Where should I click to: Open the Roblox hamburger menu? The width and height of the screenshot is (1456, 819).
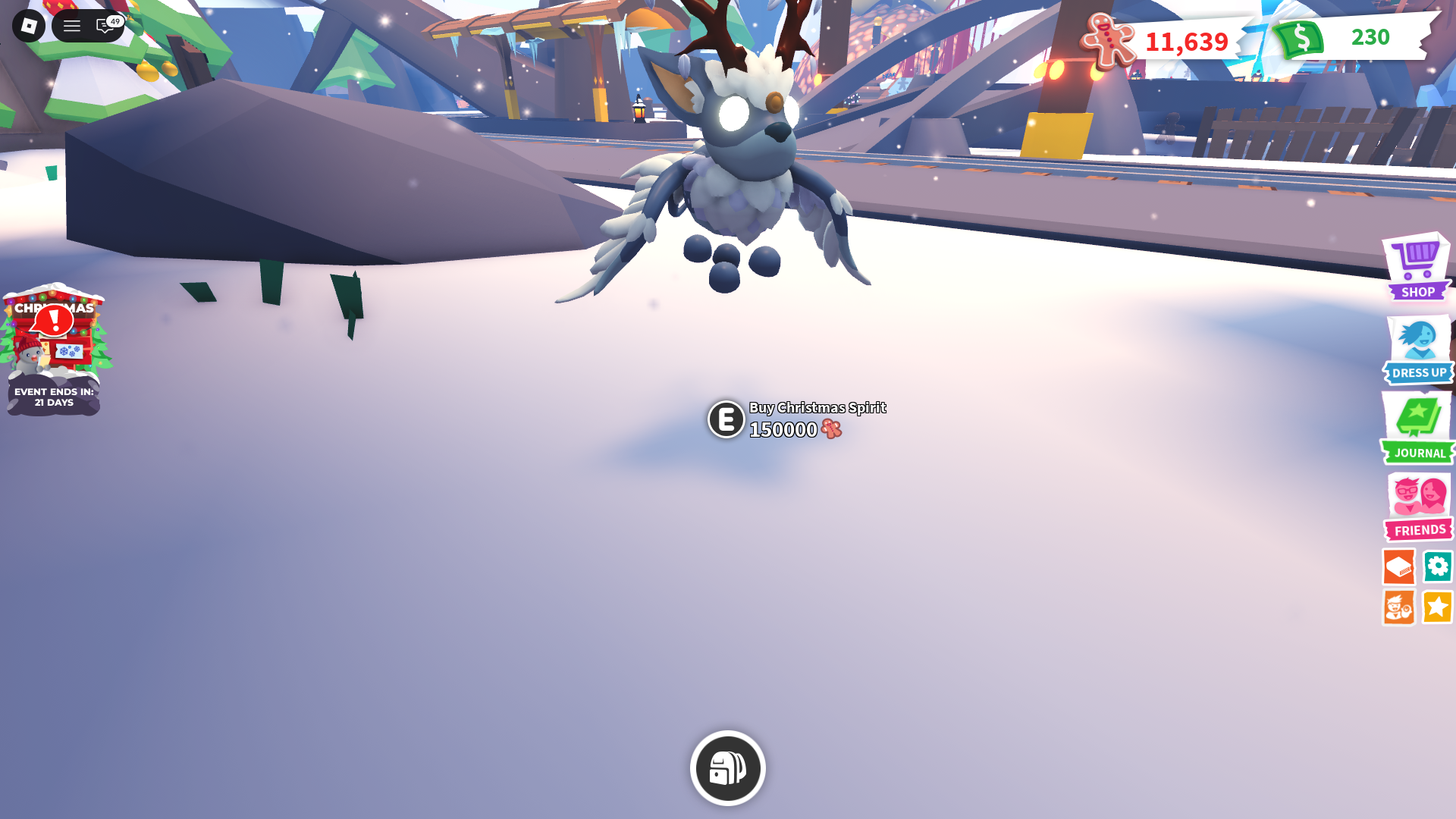pyautogui.click(x=72, y=25)
